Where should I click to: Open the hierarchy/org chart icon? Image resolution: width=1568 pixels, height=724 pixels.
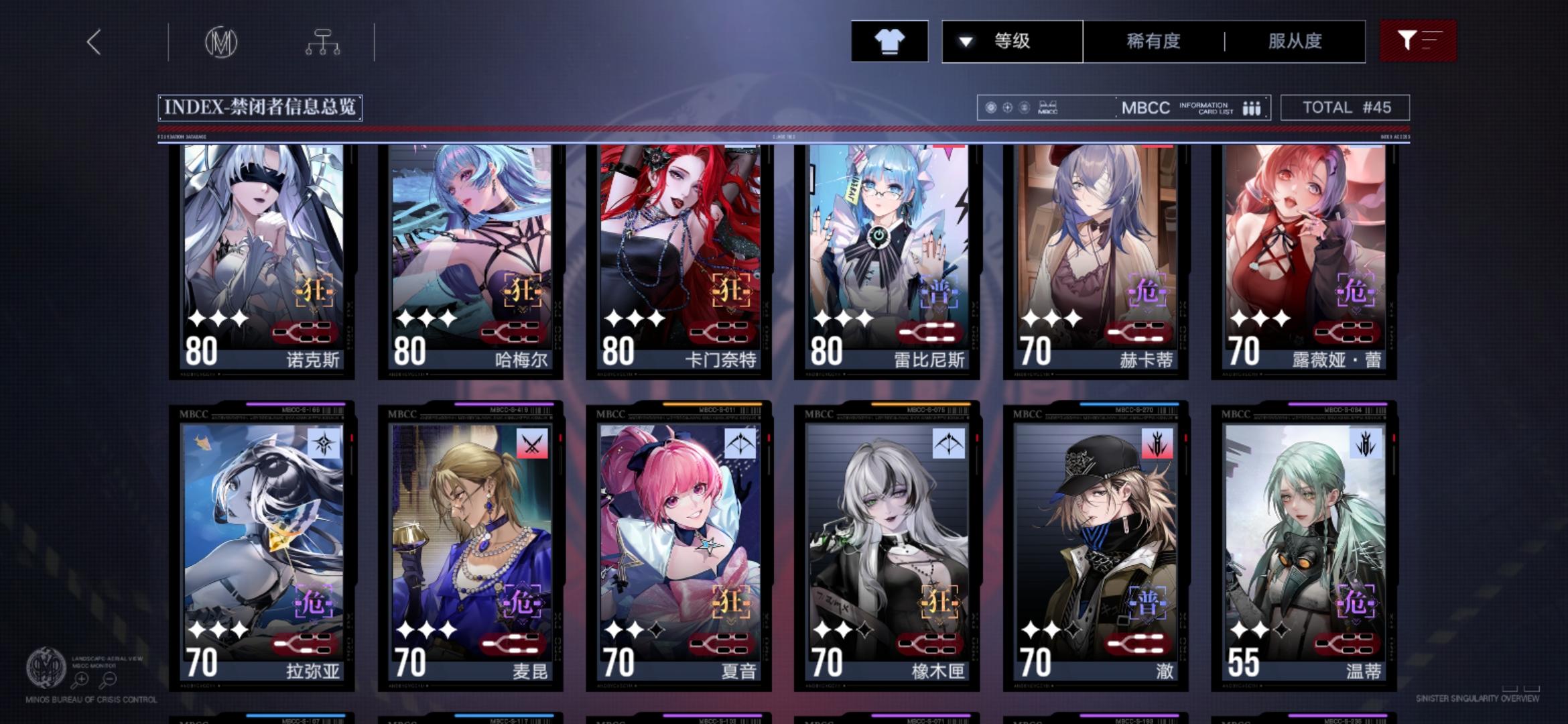click(324, 41)
